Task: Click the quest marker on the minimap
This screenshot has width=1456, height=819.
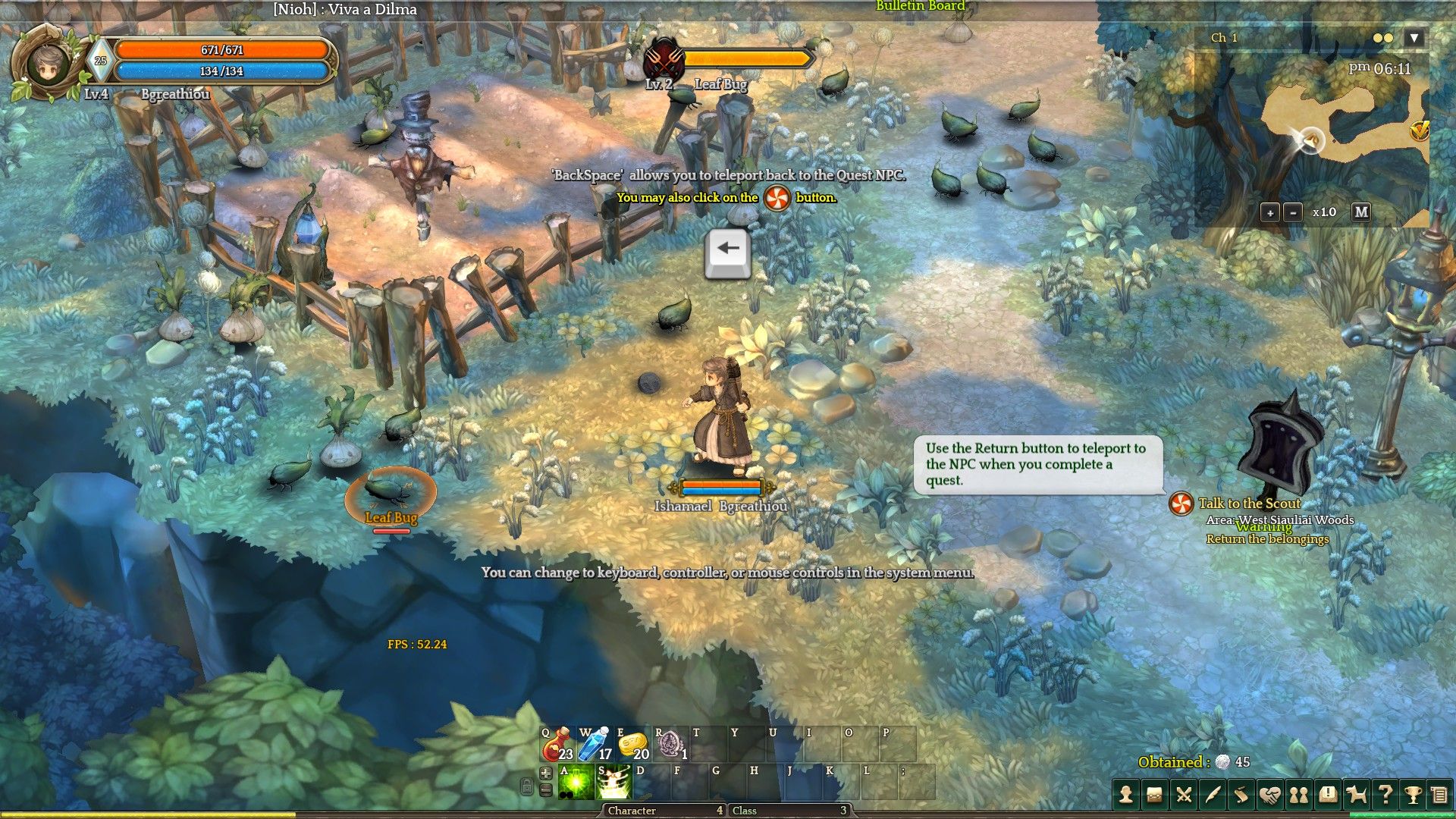Action: 1419,130
